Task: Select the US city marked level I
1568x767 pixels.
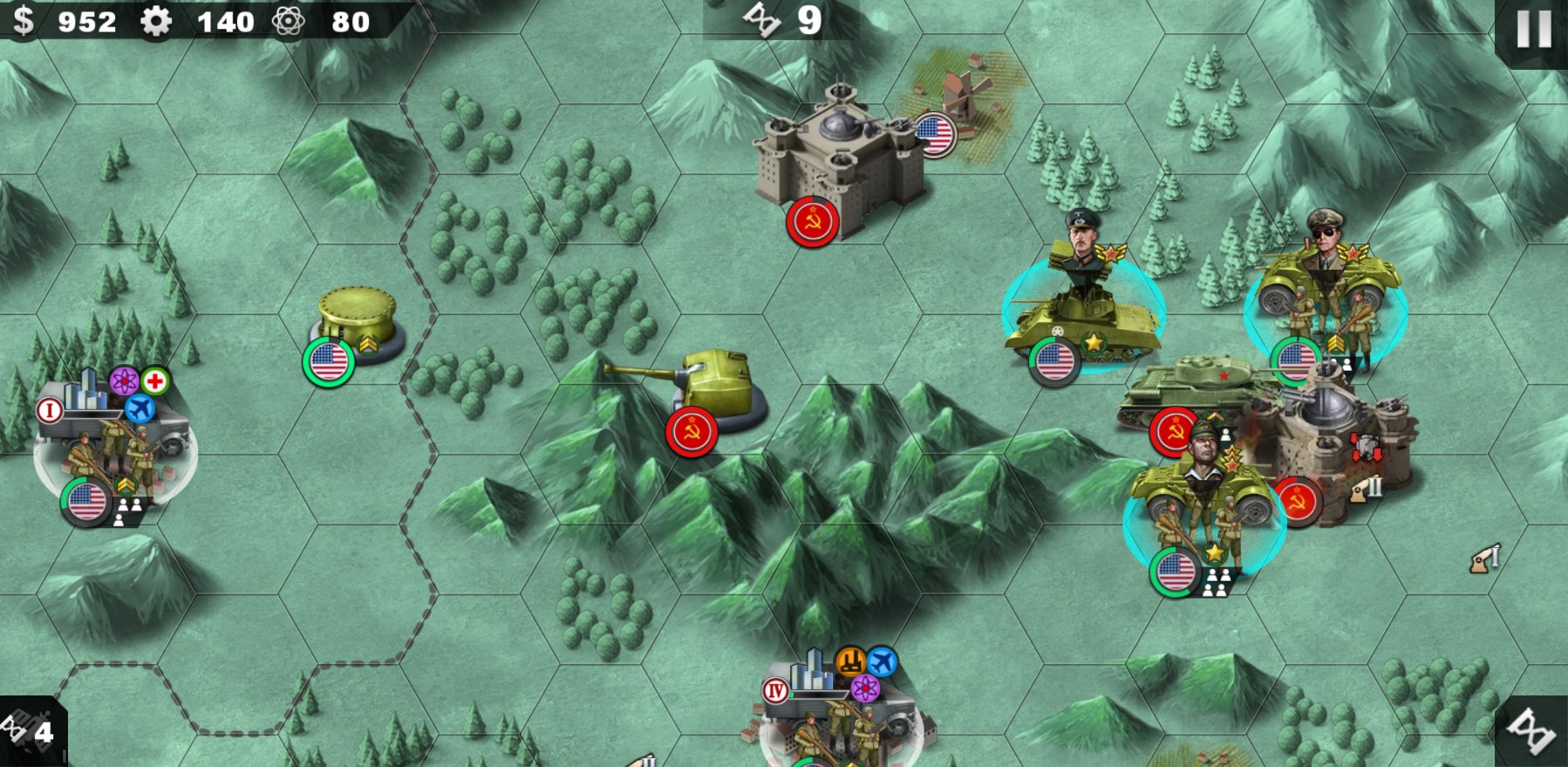Action: click(113, 436)
